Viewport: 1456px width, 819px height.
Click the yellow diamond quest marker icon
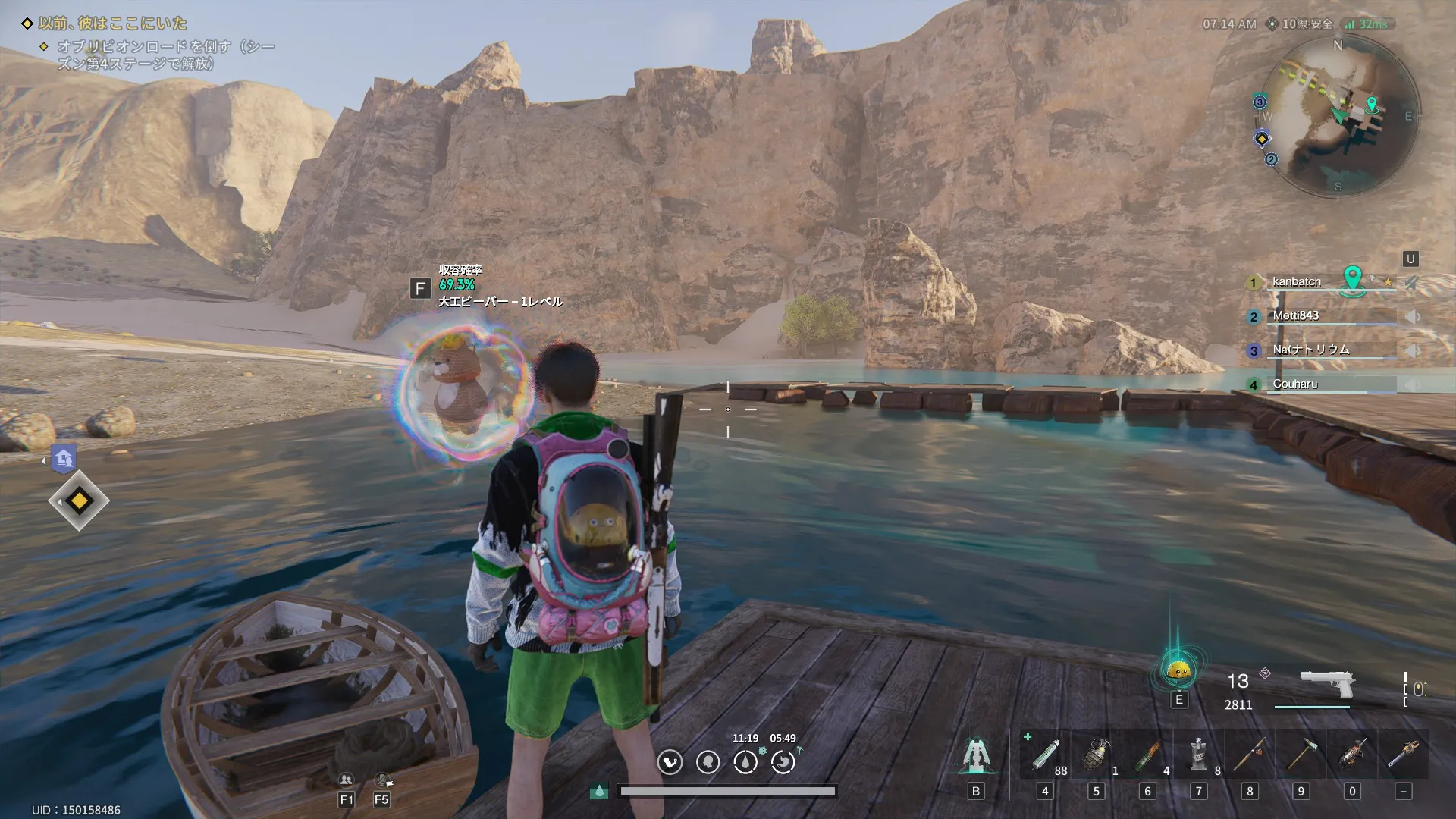(x=79, y=501)
